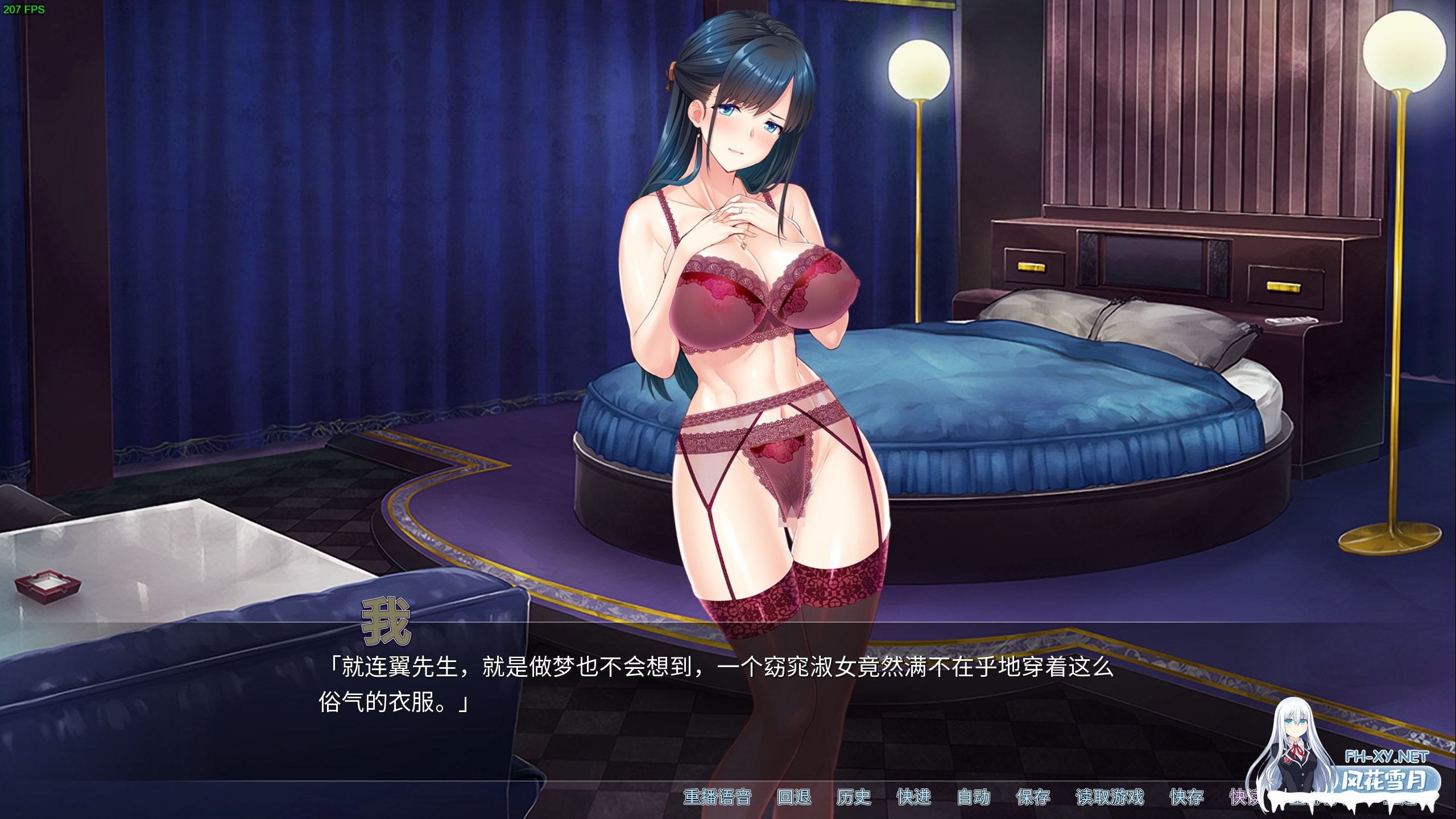The height and width of the screenshot is (819, 1456).
Task: Open the dialogue history log (历史)
Action: pyautogui.click(x=854, y=798)
